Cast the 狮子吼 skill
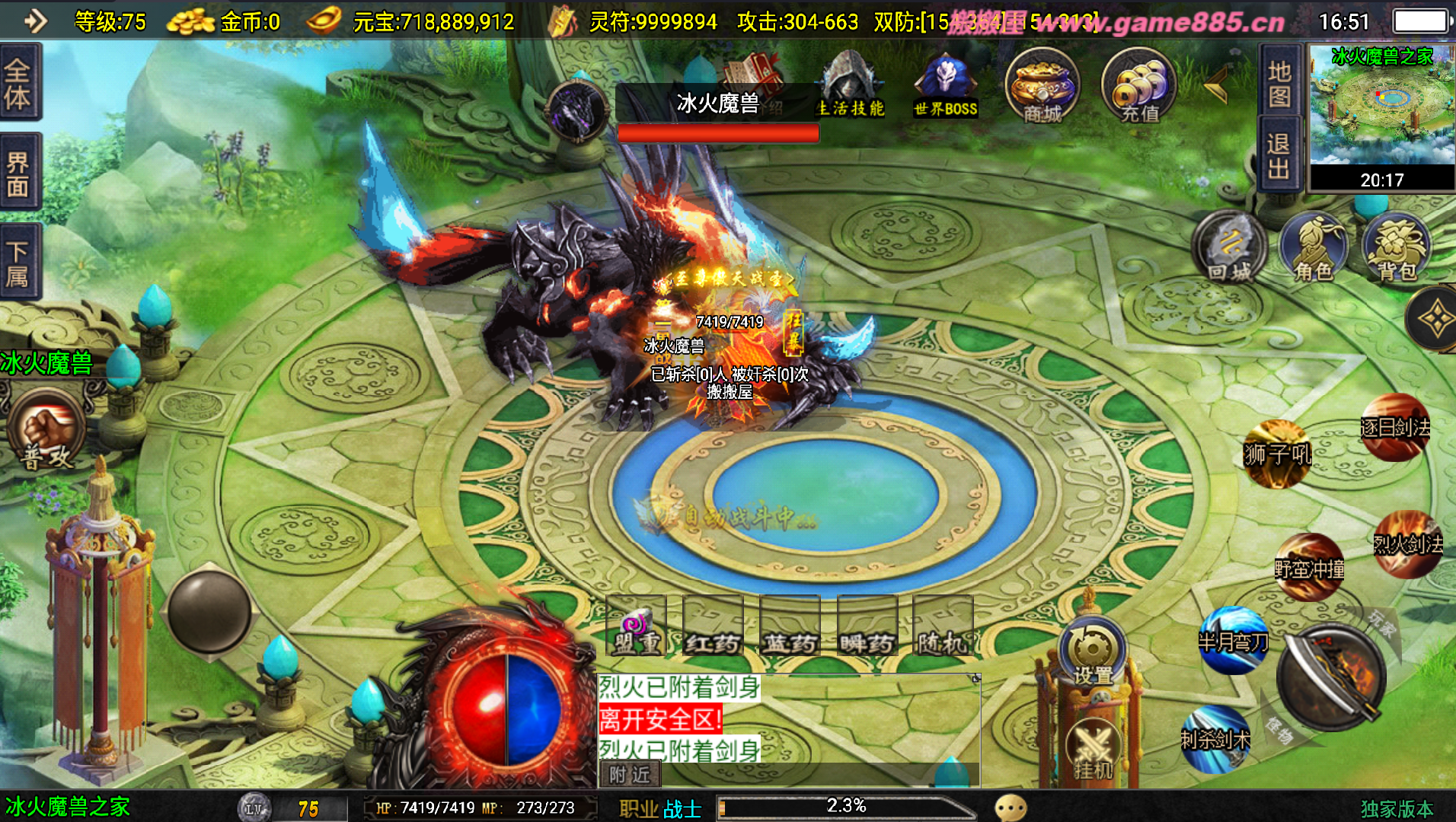1456x822 pixels. click(1277, 453)
